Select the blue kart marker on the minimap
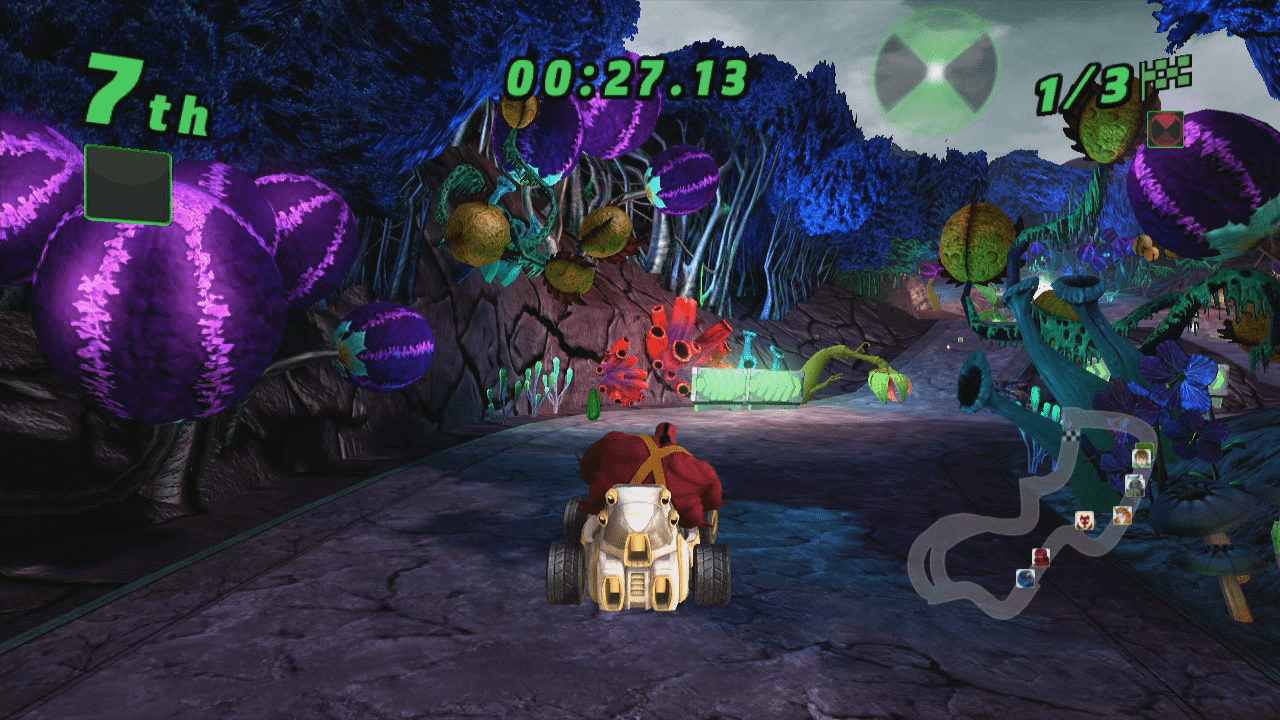Image resolution: width=1280 pixels, height=720 pixels. (1026, 578)
